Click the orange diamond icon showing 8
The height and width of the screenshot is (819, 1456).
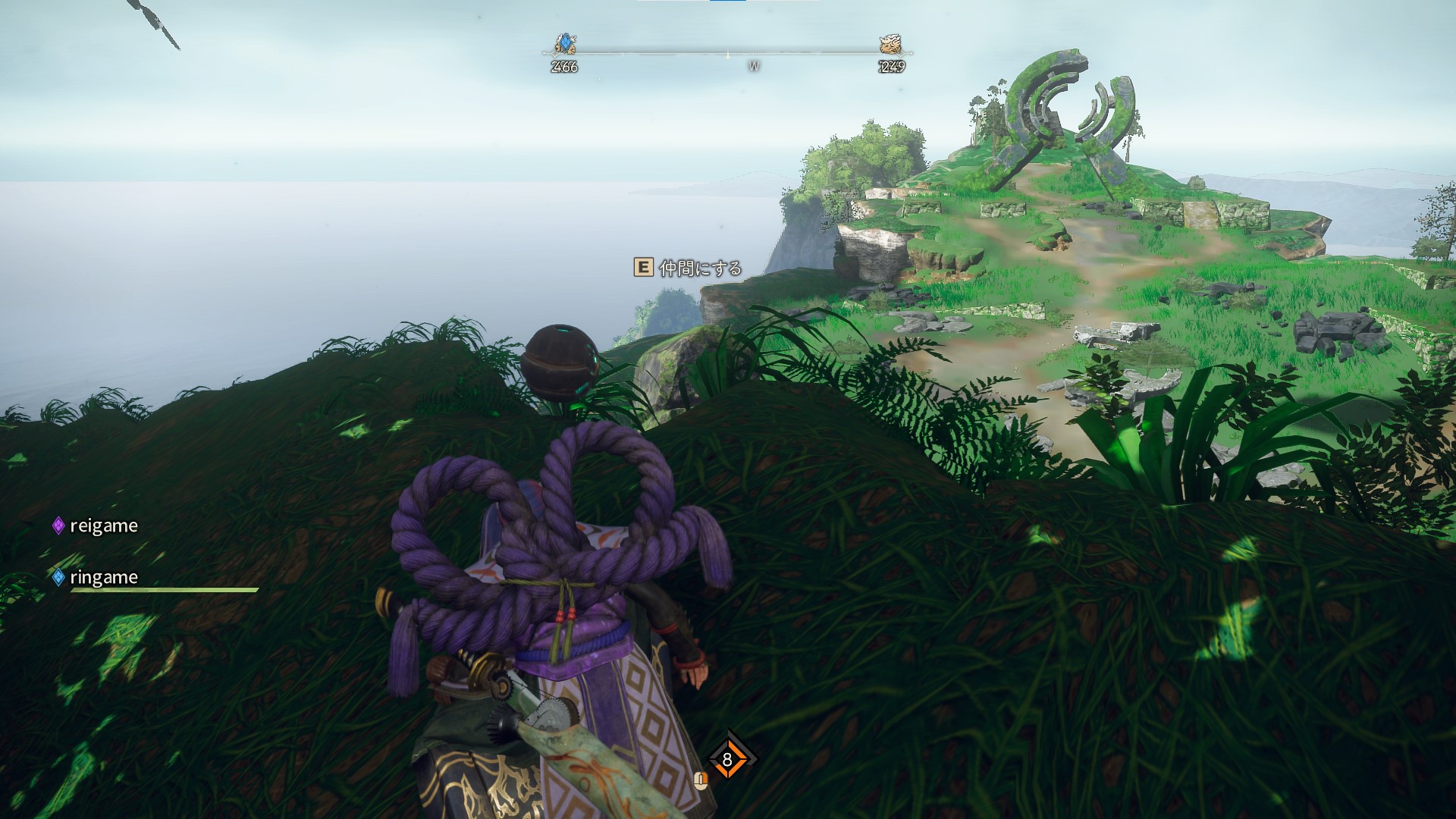[727, 760]
